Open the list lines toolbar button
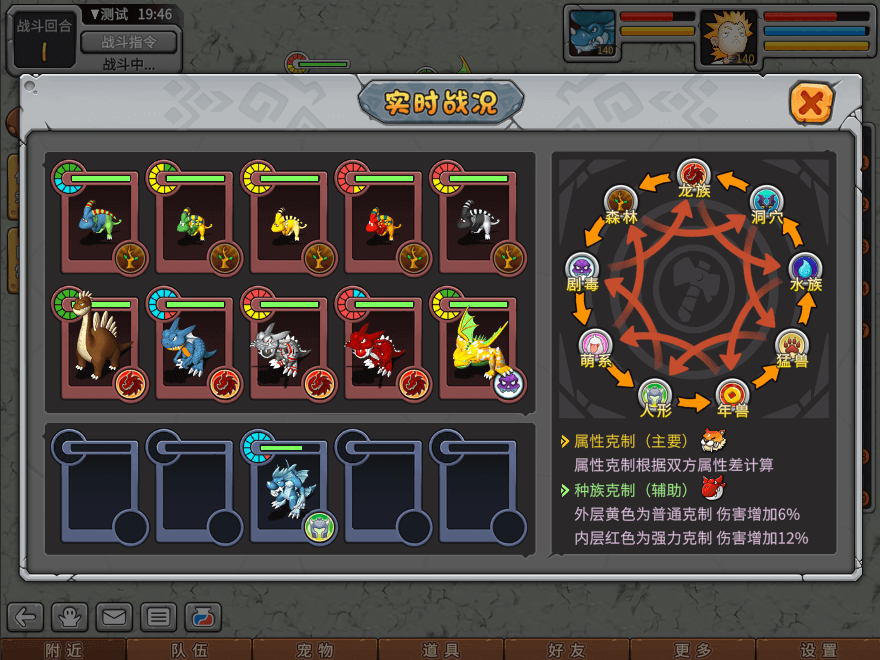 [158, 617]
